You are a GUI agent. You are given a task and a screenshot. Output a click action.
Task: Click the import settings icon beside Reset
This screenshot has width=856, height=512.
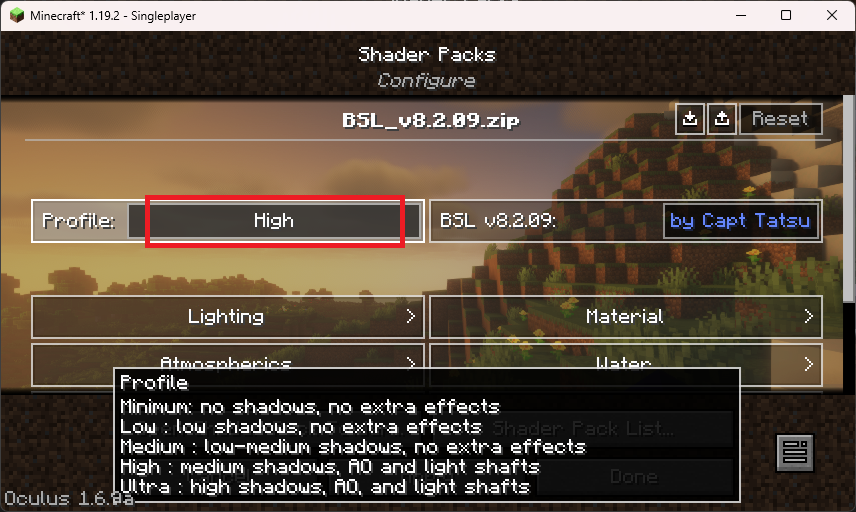click(x=690, y=118)
